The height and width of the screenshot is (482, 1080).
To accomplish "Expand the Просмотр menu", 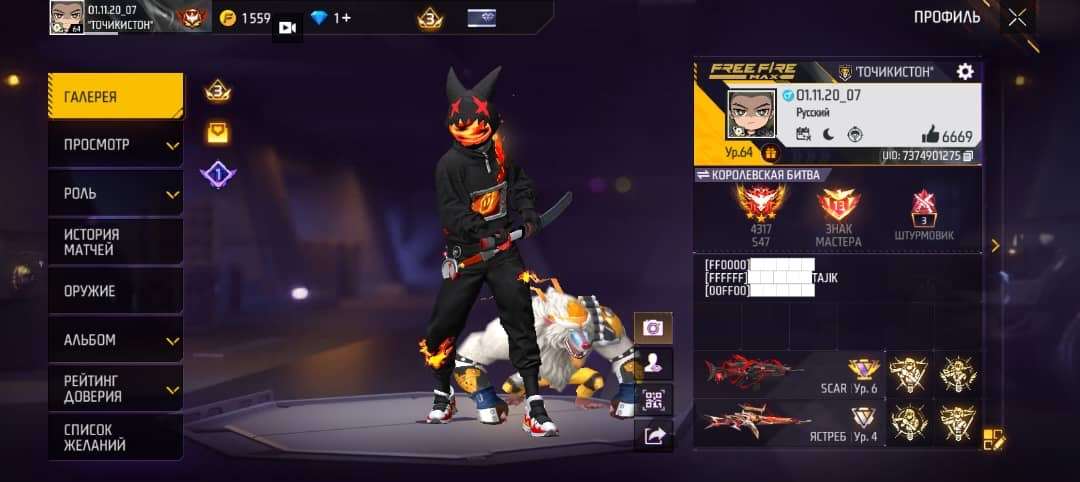I will (x=115, y=145).
